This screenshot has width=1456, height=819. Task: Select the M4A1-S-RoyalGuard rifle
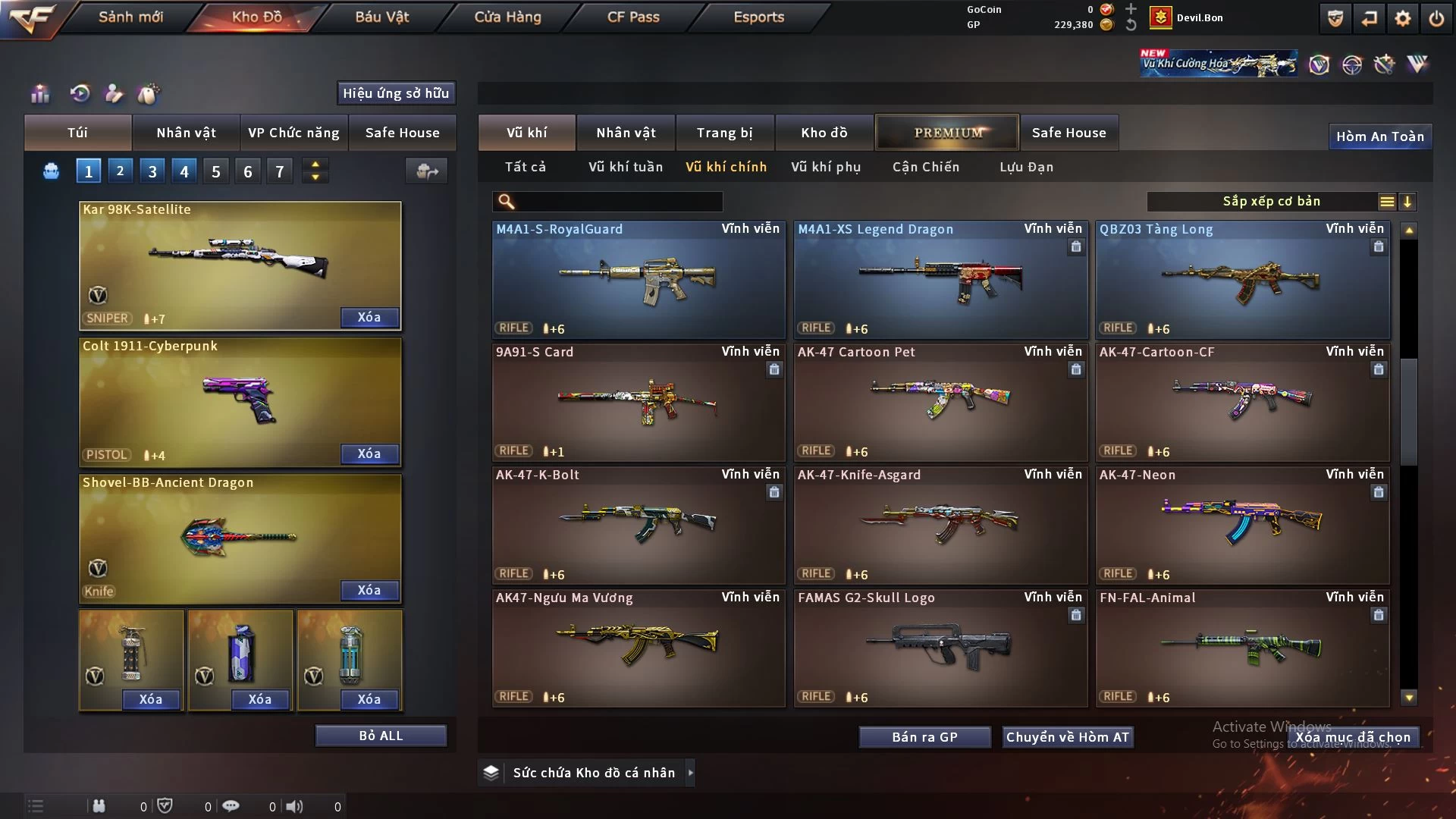tap(639, 279)
